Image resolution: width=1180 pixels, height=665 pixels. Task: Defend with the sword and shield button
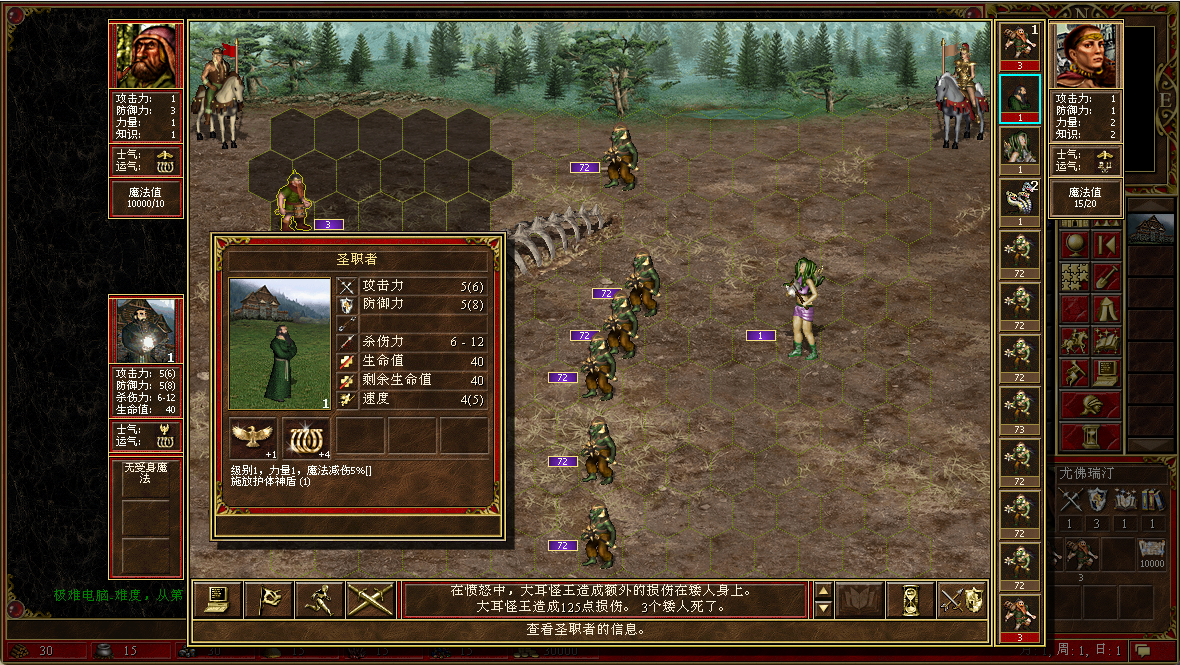pos(961,599)
